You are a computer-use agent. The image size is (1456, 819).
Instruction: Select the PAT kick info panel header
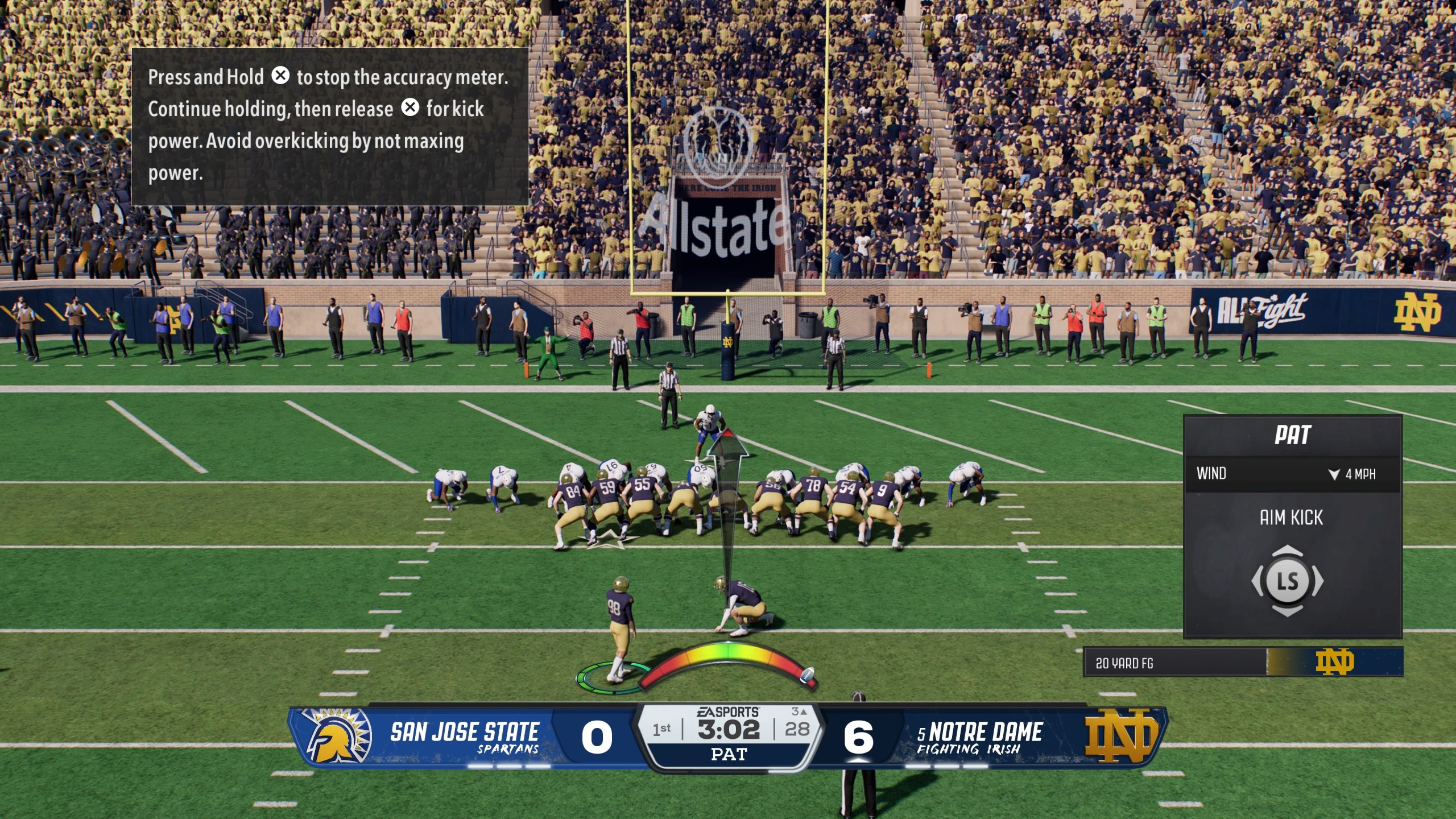[1292, 435]
